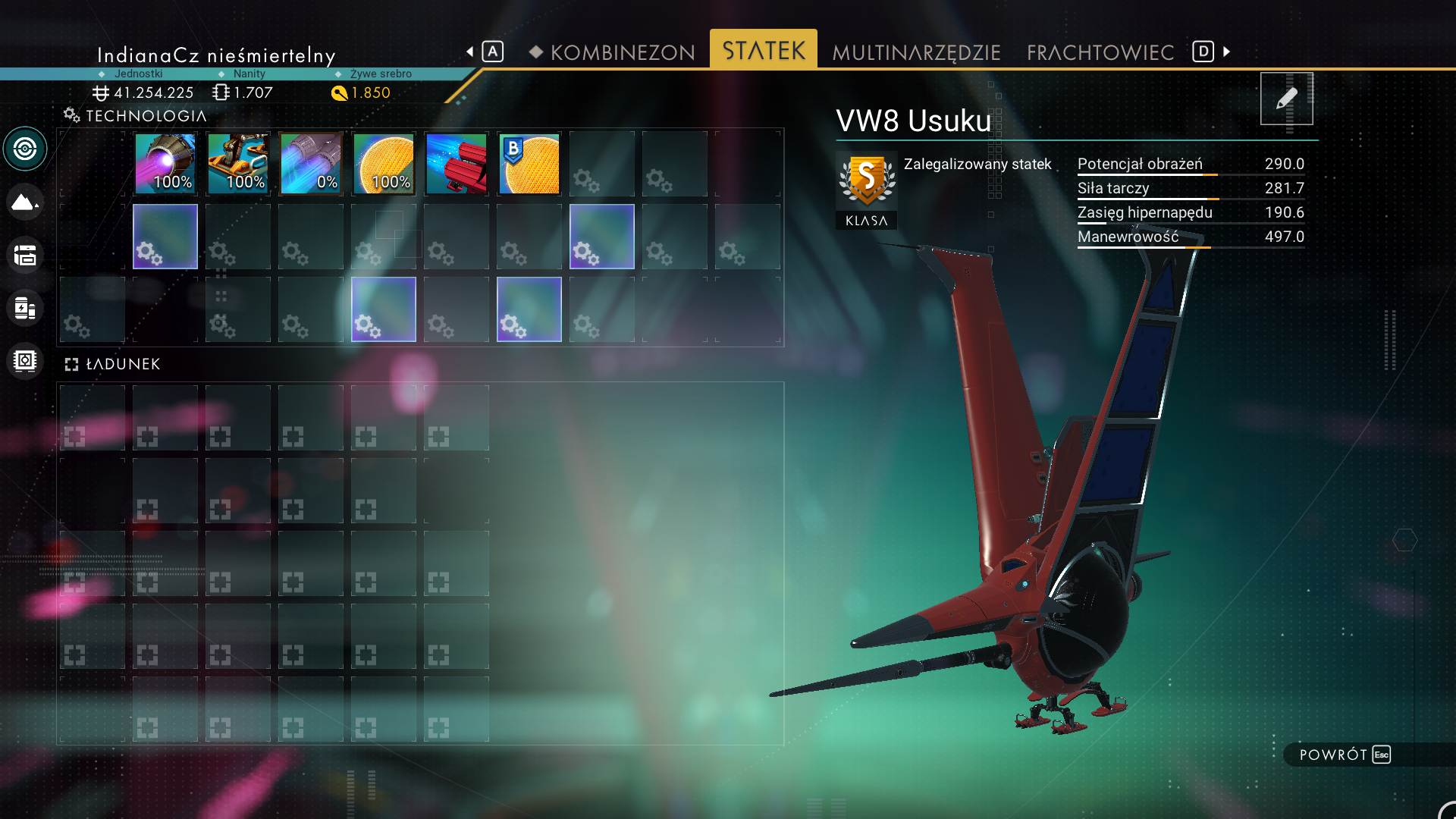Open the MULTINARZĘDZIE tab
Image resolution: width=1456 pixels, height=819 pixels.
[916, 52]
